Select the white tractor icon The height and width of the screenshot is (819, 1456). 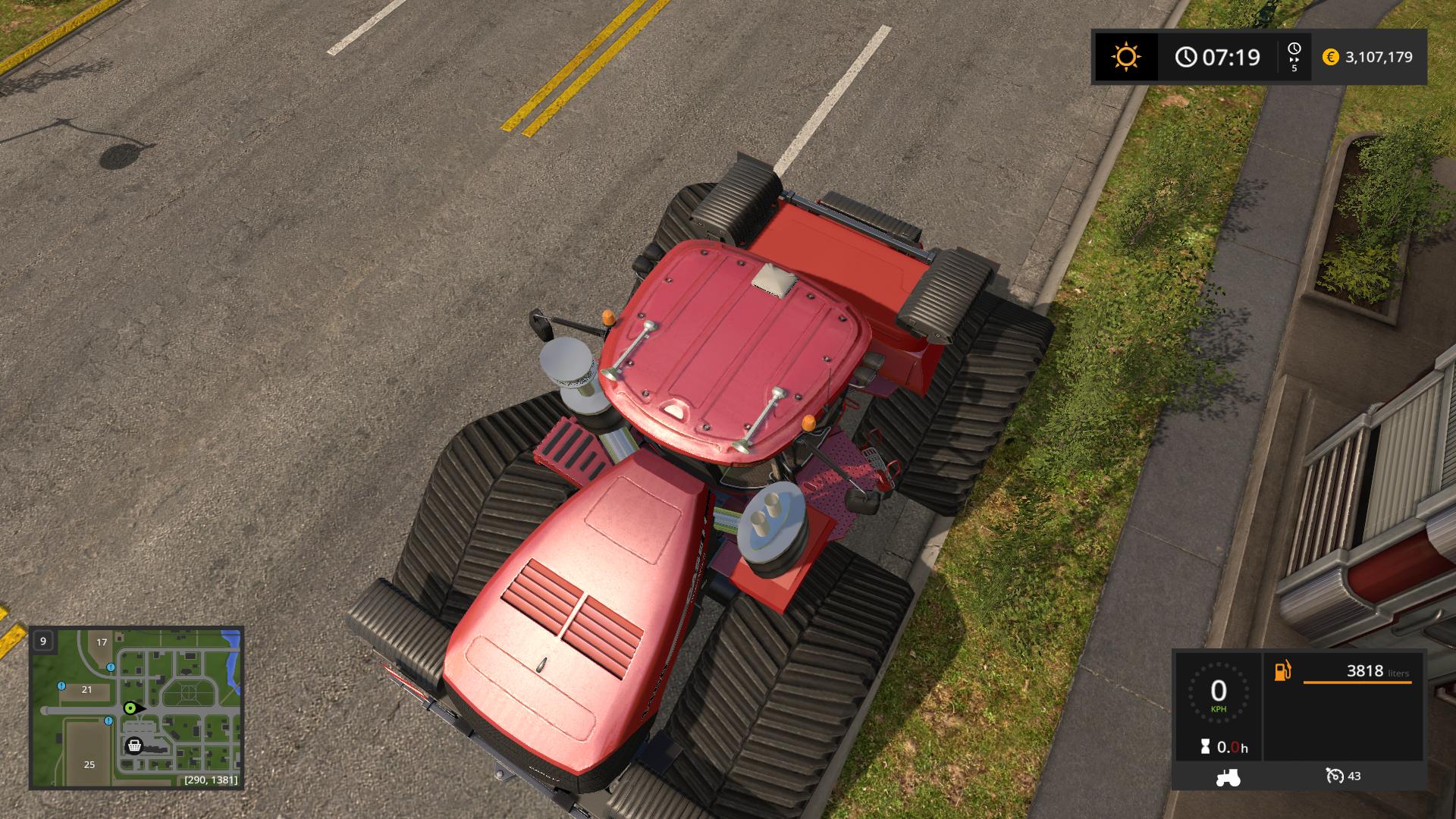tap(1228, 777)
